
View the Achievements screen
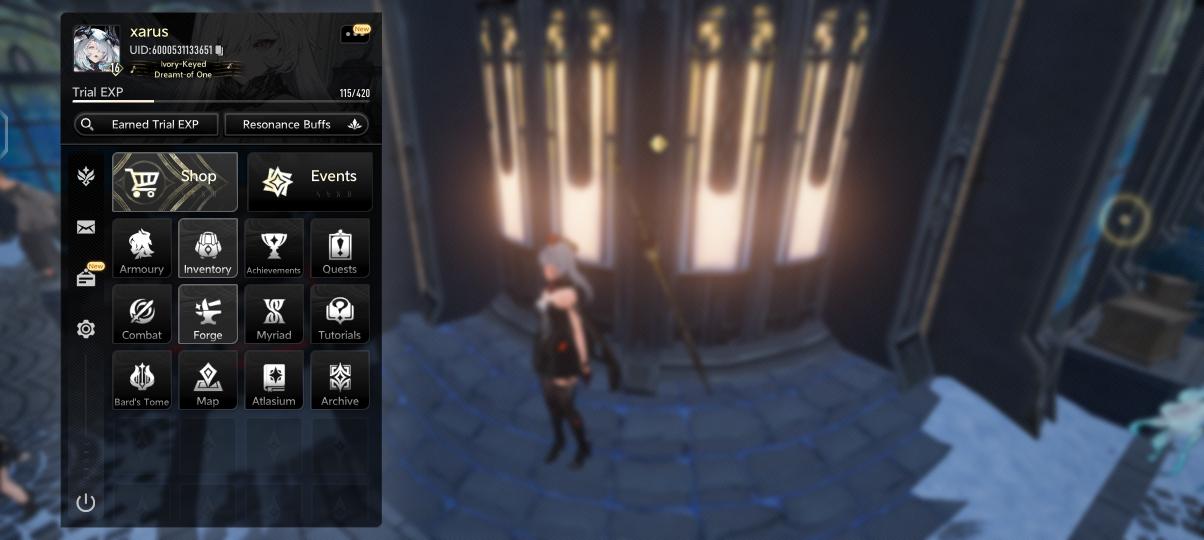pyautogui.click(x=274, y=247)
